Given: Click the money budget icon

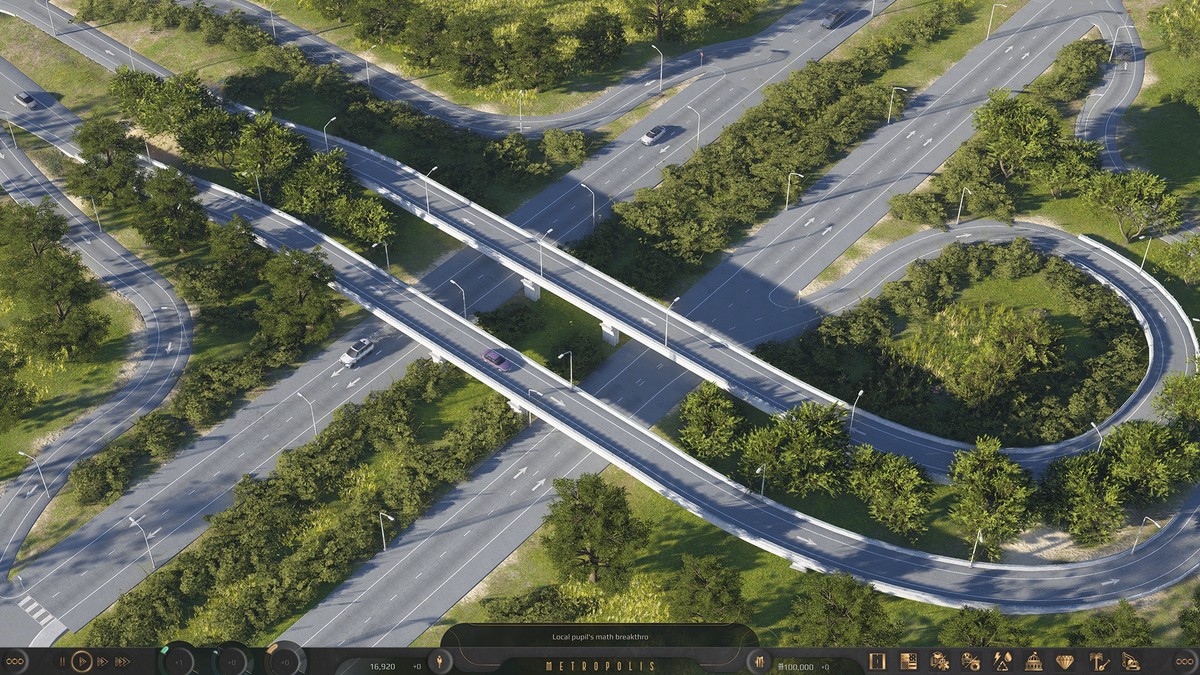Looking at the screenshot, I should pyautogui.click(x=759, y=661).
